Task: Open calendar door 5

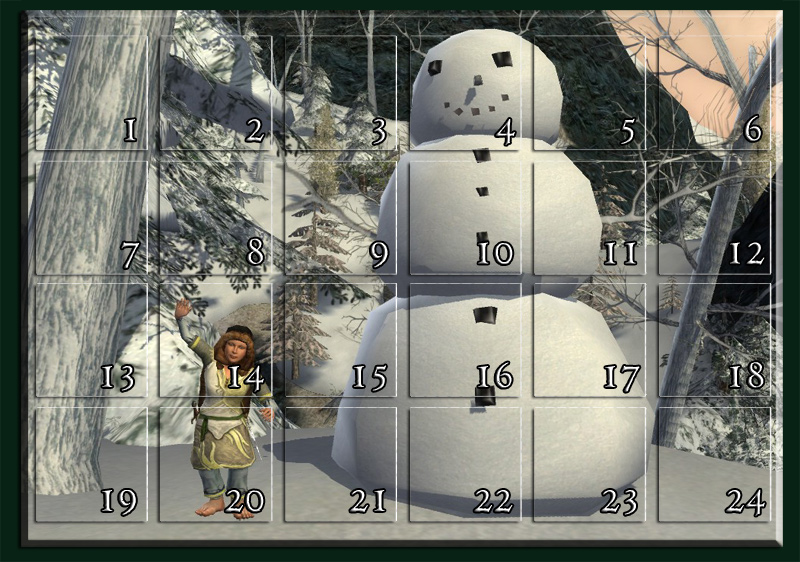Action: [589, 94]
